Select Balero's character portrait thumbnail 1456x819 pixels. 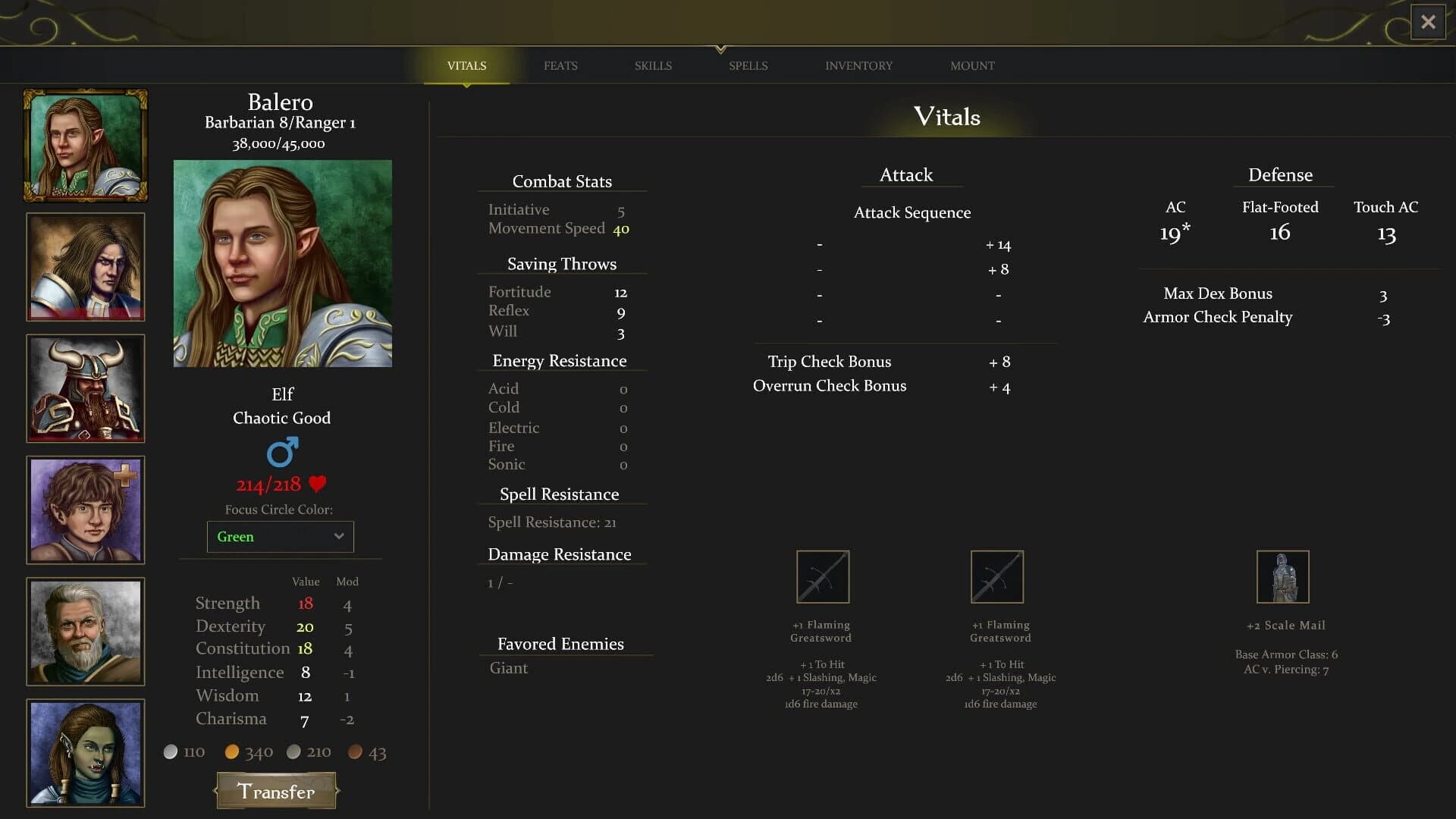[86, 145]
